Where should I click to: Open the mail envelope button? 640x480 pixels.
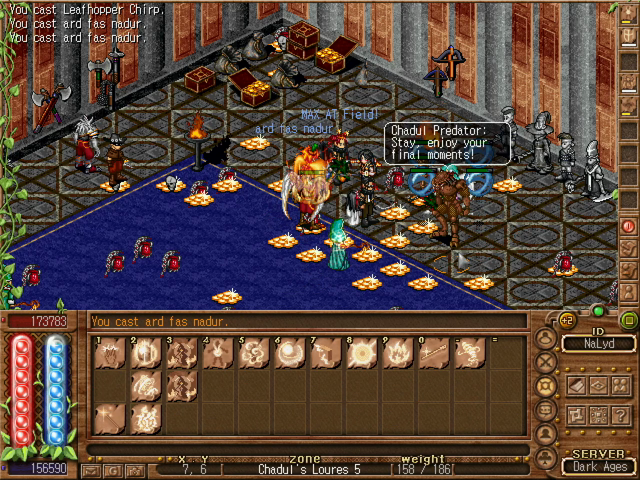(x=91, y=469)
